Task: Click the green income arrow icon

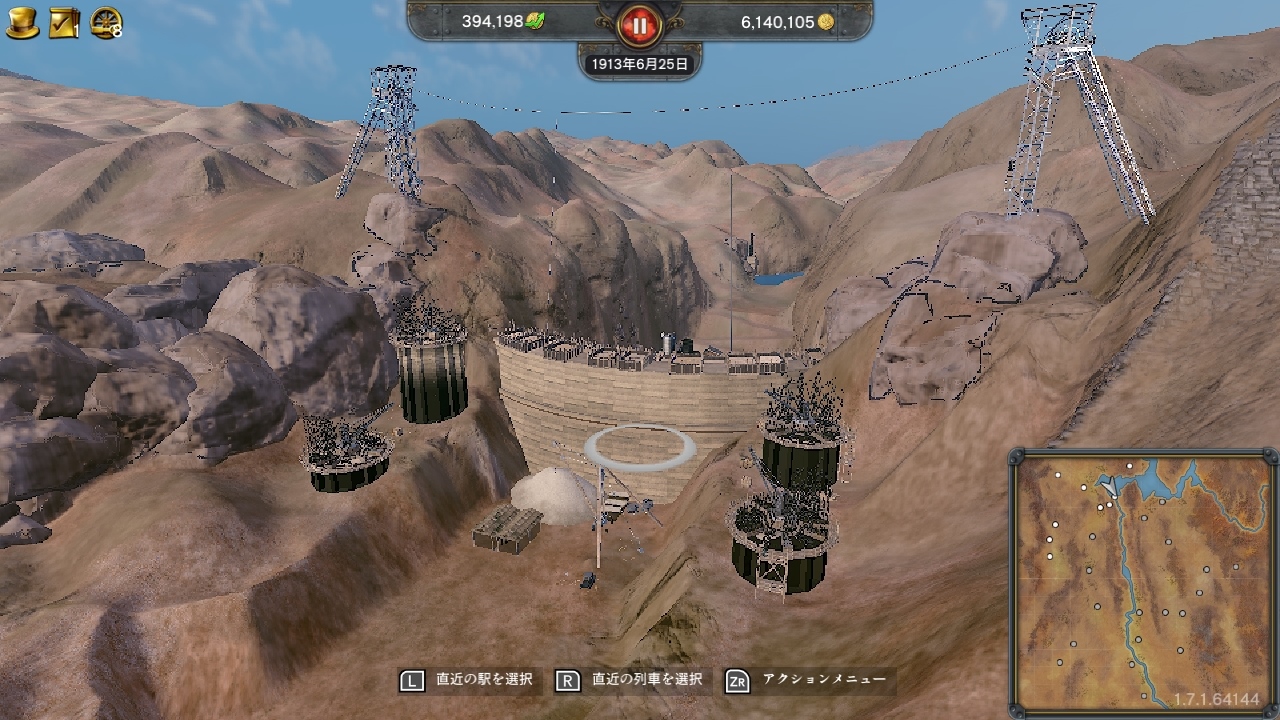Action: pos(533,18)
